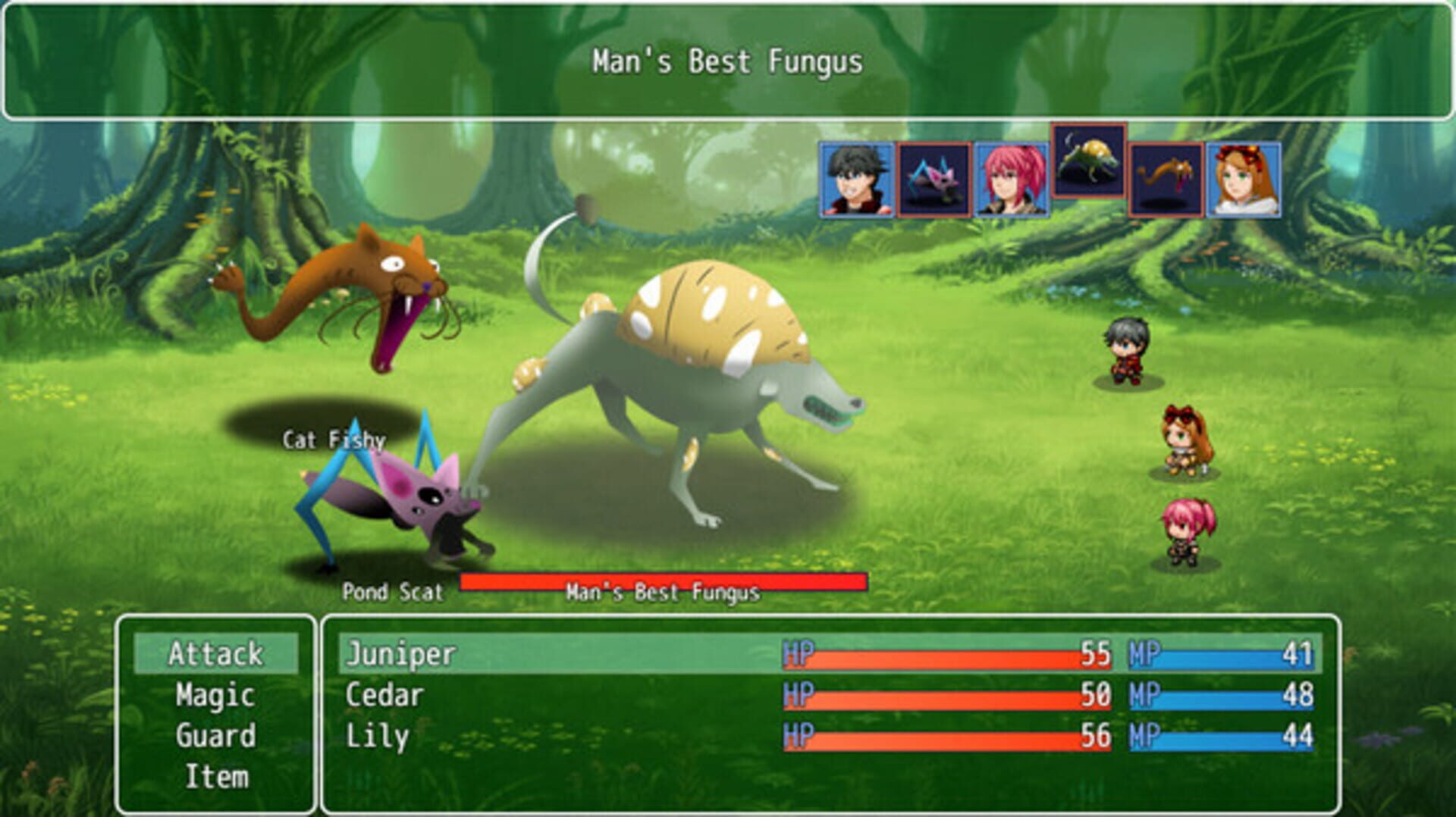Open the Magic command
1456x817 pixels.
[215, 695]
